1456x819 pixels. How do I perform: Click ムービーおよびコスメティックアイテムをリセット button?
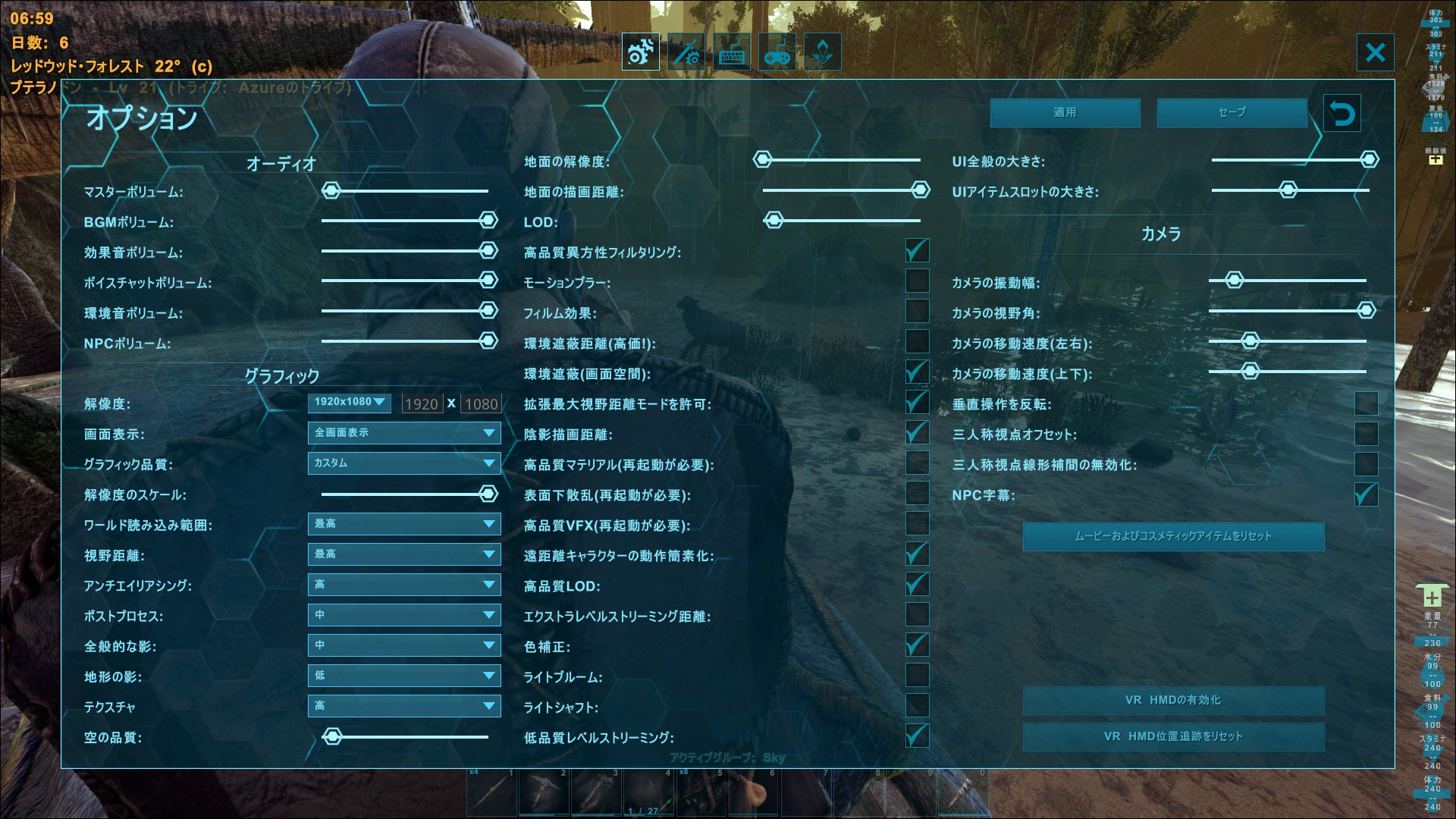tap(1174, 536)
